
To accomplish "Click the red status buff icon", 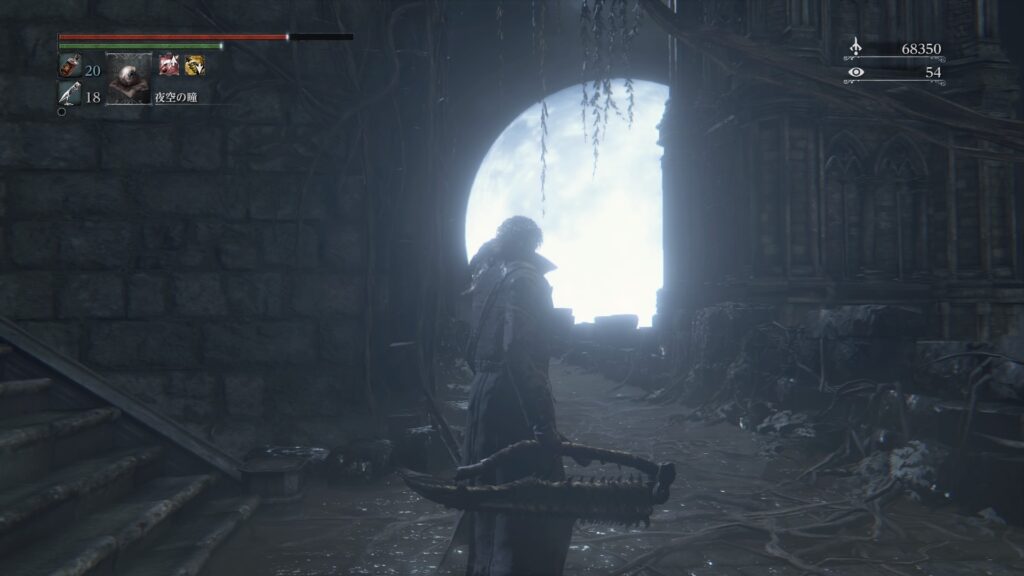I will pos(168,66).
